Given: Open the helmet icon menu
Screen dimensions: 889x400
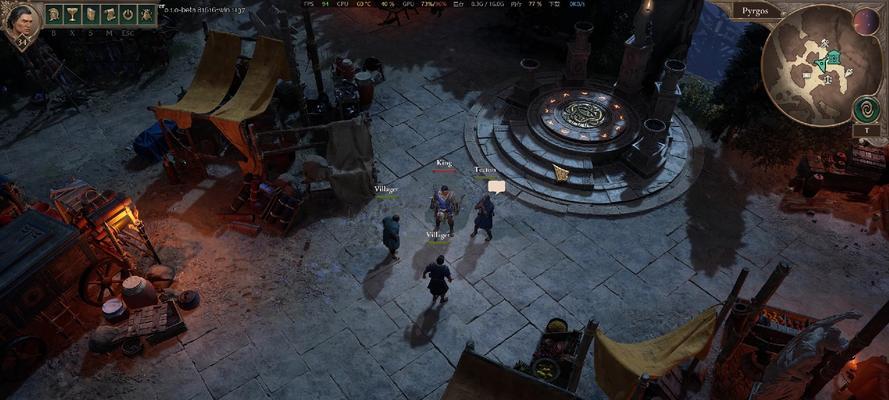Looking at the screenshot, I should click(x=54, y=15).
